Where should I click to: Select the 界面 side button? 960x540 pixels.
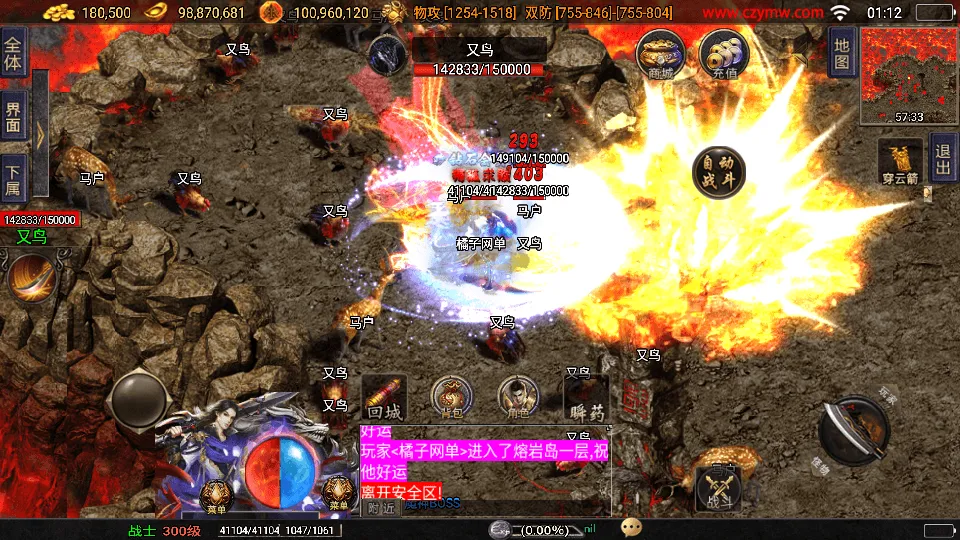(13, 116)
